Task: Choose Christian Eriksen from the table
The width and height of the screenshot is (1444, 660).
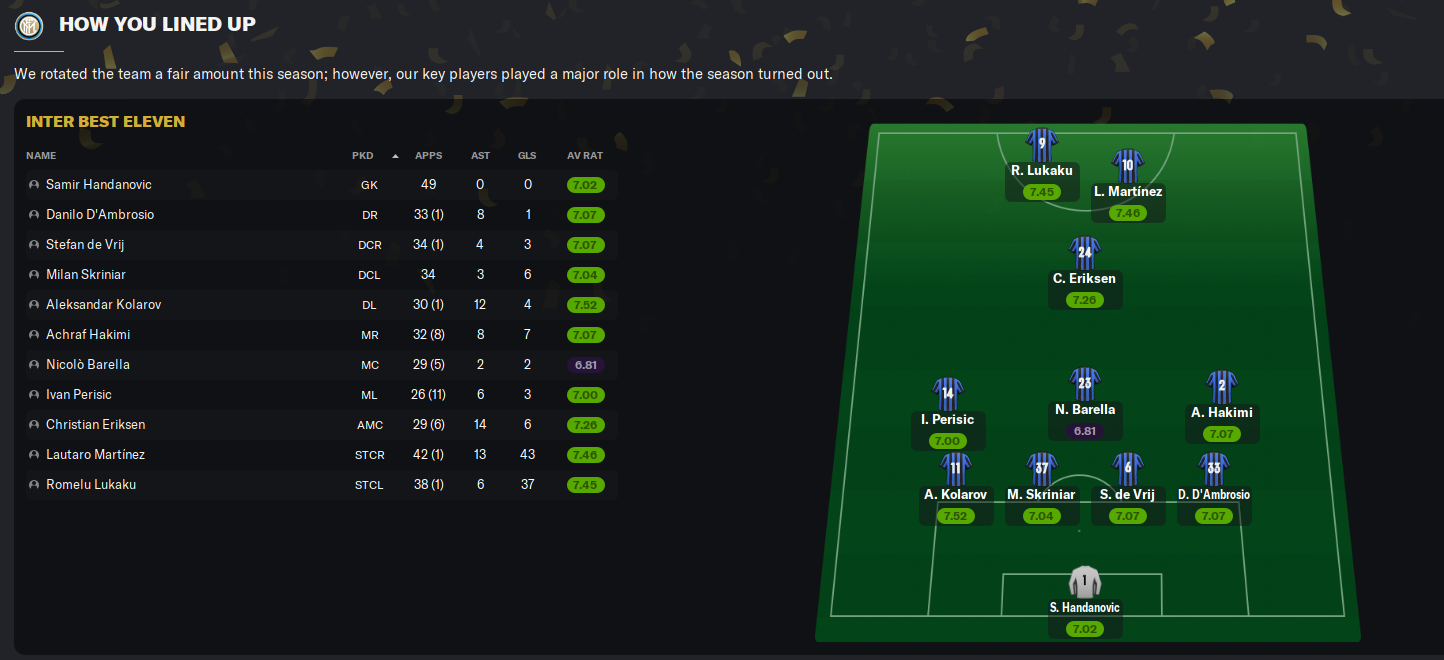Action: [95, 425]
